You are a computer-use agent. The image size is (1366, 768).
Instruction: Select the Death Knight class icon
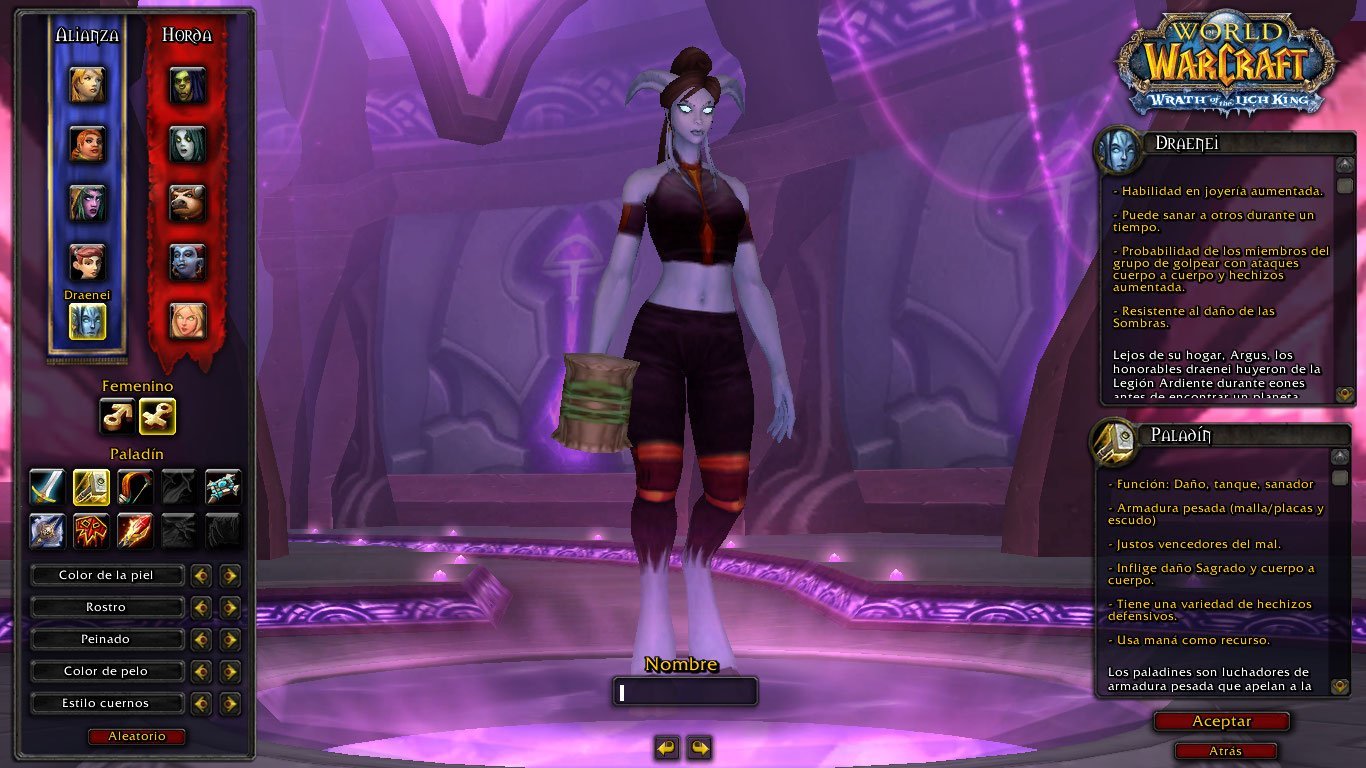click(x=47, y=530)
